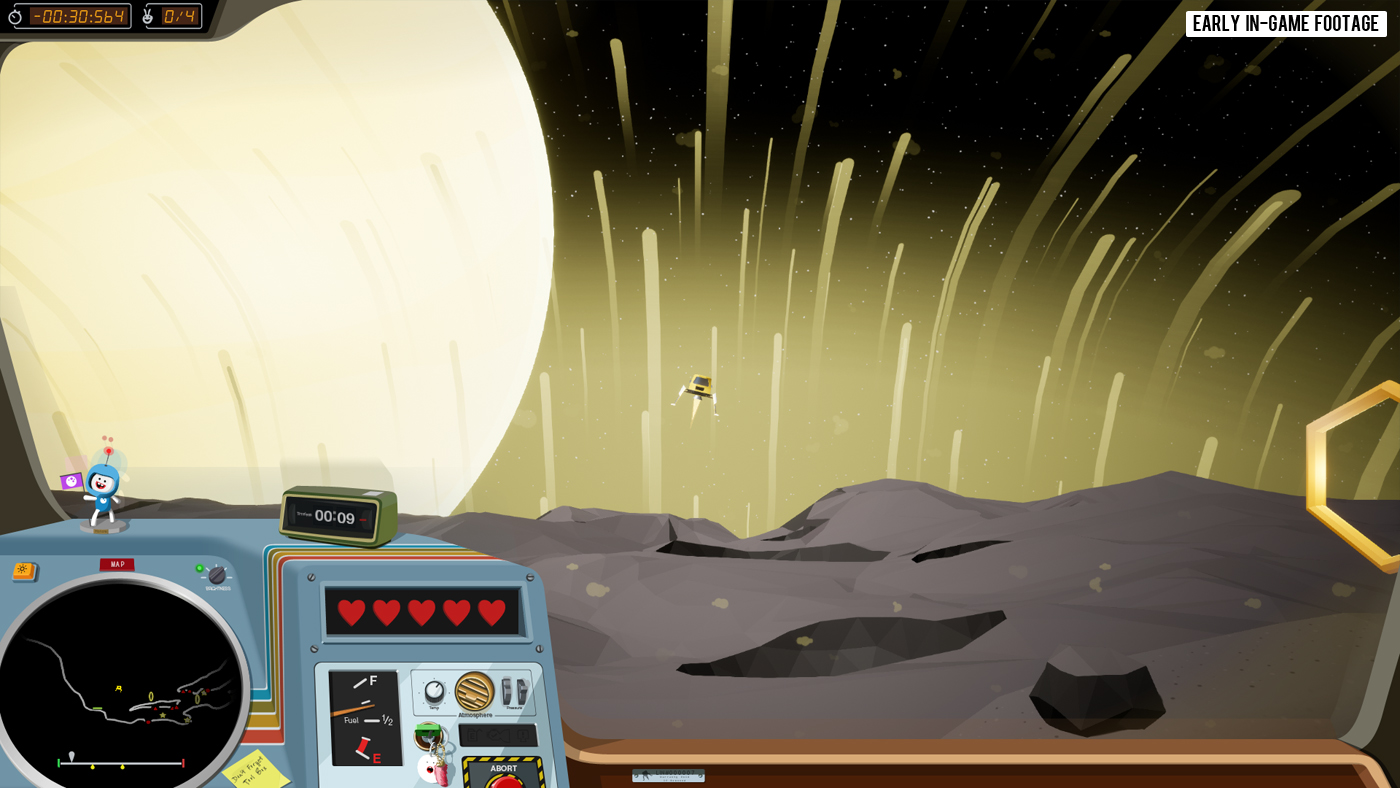Flip the atmosphere Pressure switches
The image size is (1400, 788).
click(x=515, y=690)
